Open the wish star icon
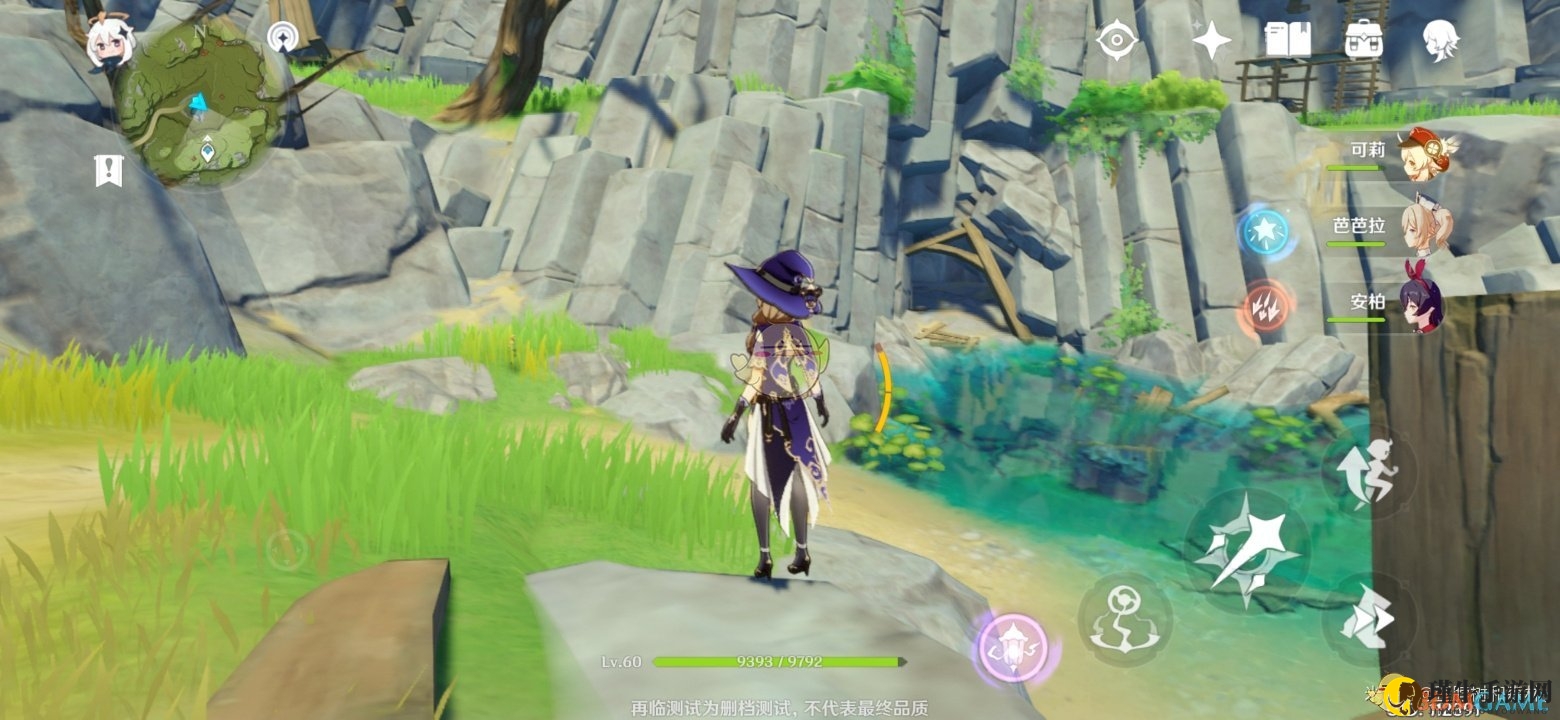This screenshot has height=720, width=1560. click(1211, 40)
